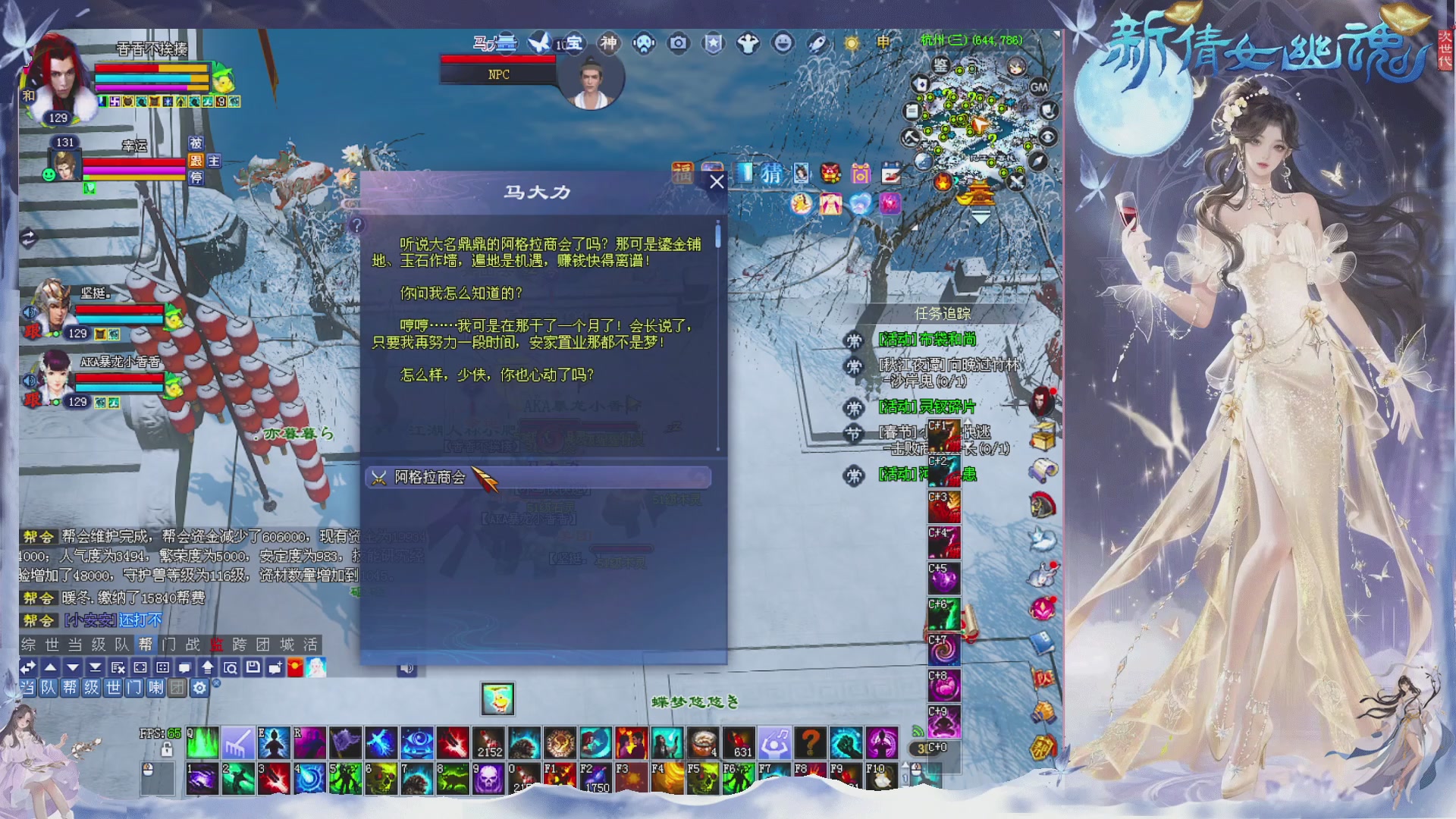Screen dimensions: 1456x819
Task: Select the camera screenshot icon on top toolbar
Action: pos(677,44)
